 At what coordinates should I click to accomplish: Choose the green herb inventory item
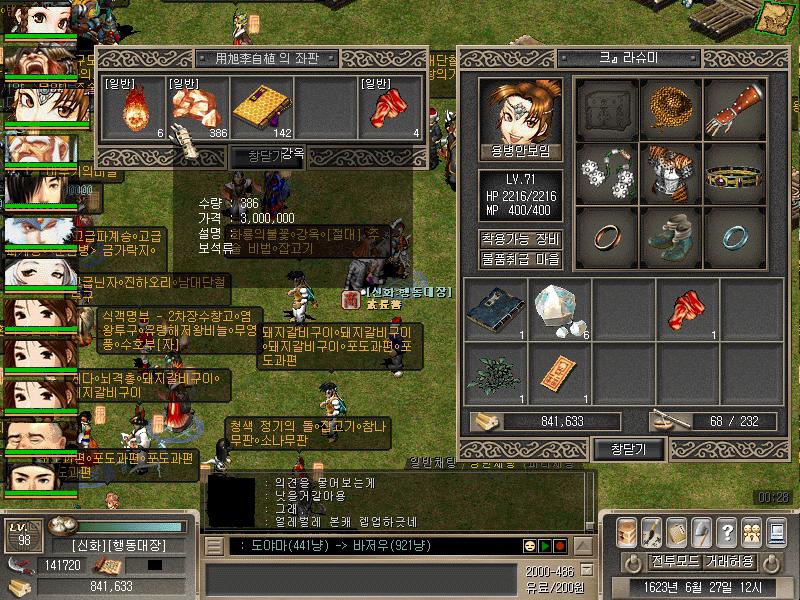[496, 373]
